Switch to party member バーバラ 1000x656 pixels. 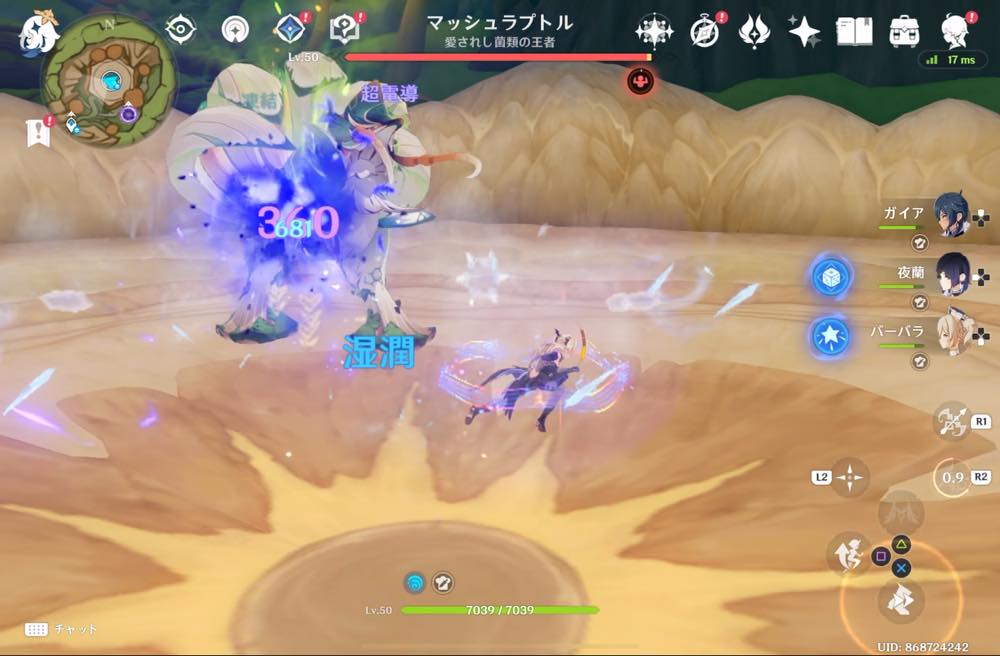950,330
